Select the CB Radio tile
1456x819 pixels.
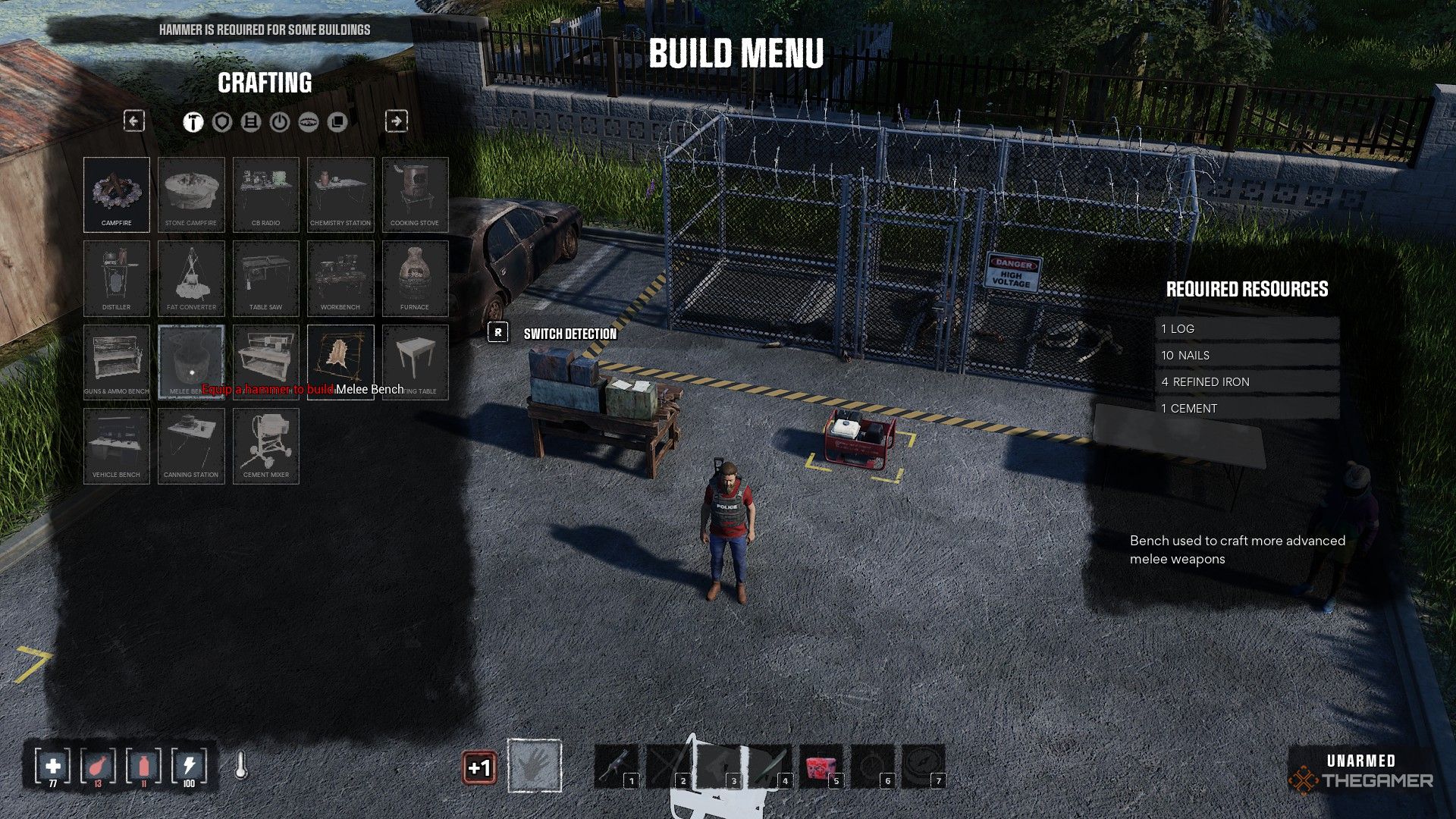coord(265,194)
